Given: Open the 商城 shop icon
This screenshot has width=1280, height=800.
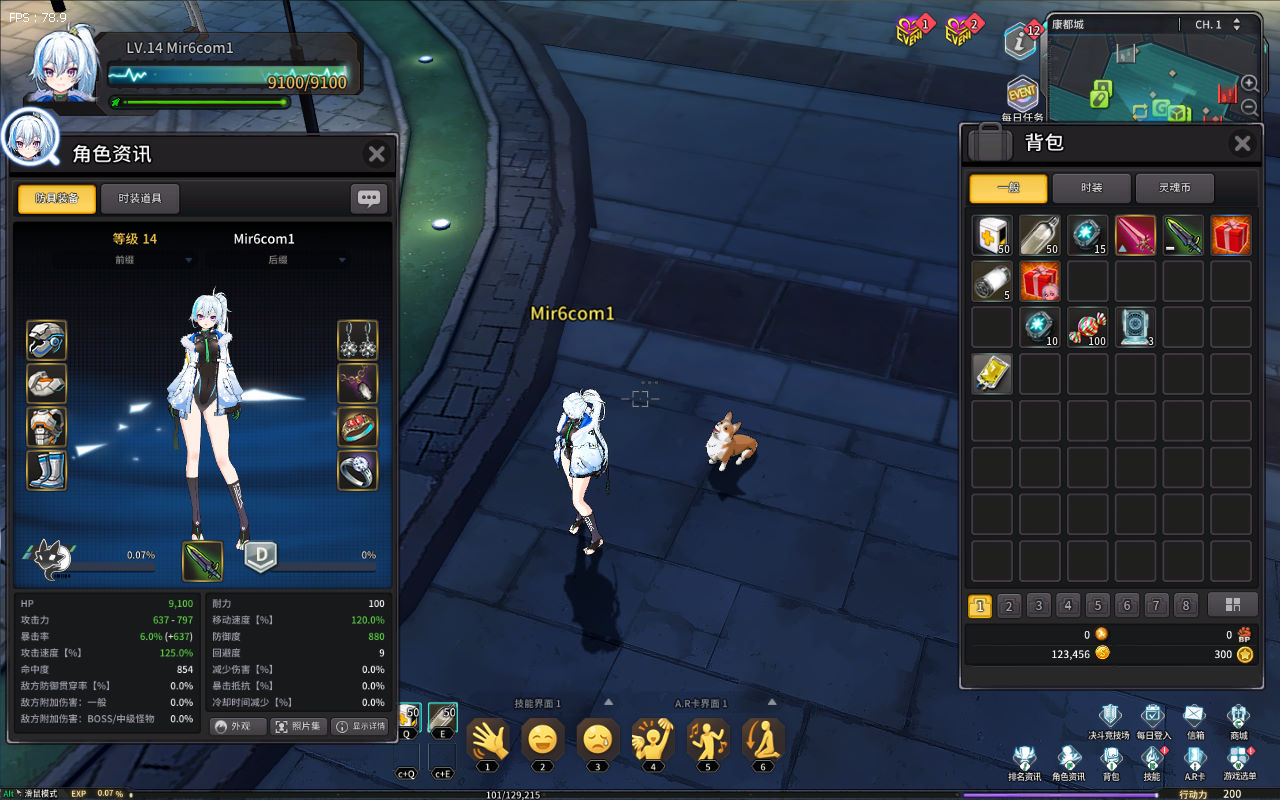Looking at the screenshot, I should (1238, 722).
